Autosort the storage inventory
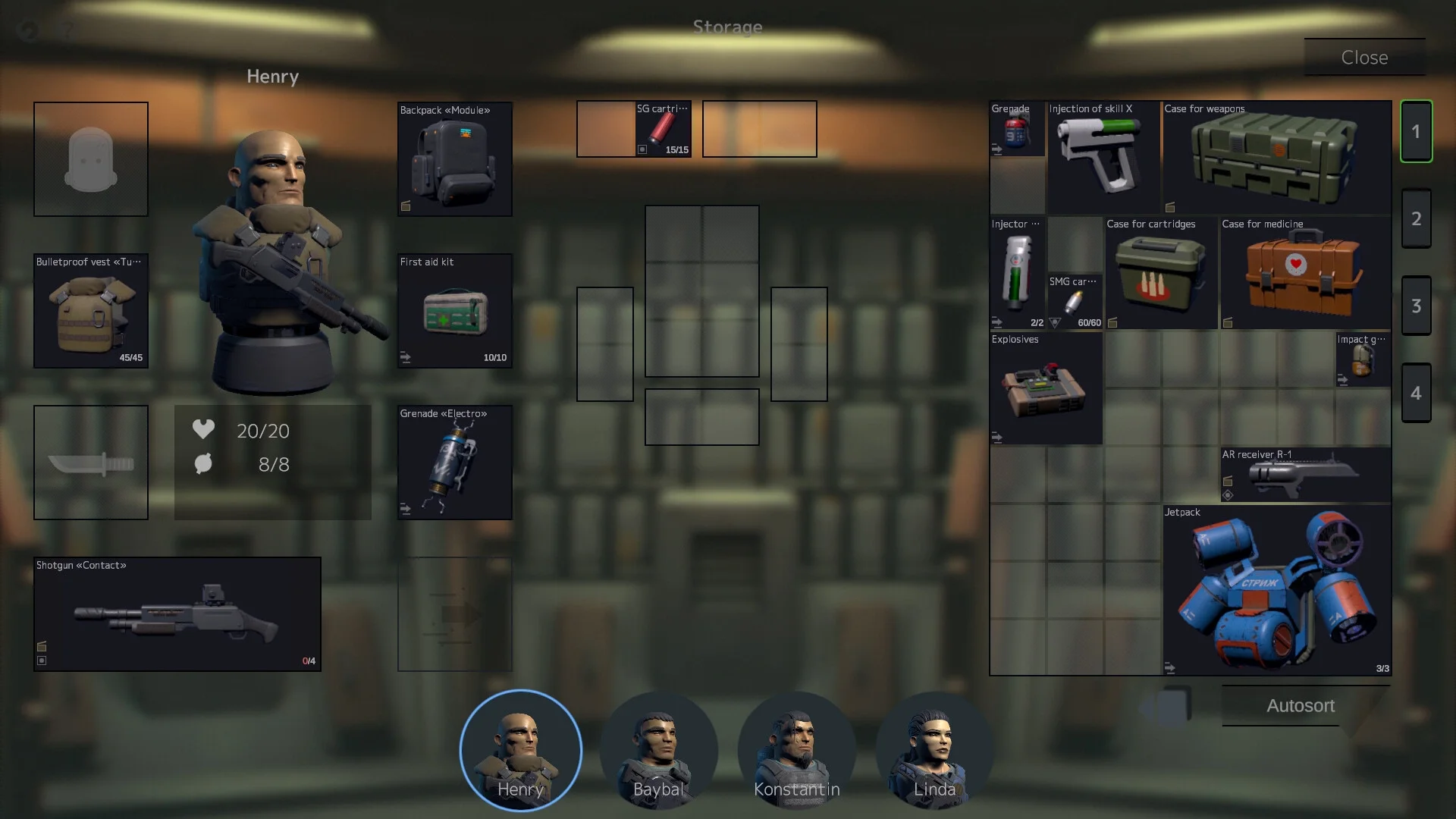 (1300, 706)
